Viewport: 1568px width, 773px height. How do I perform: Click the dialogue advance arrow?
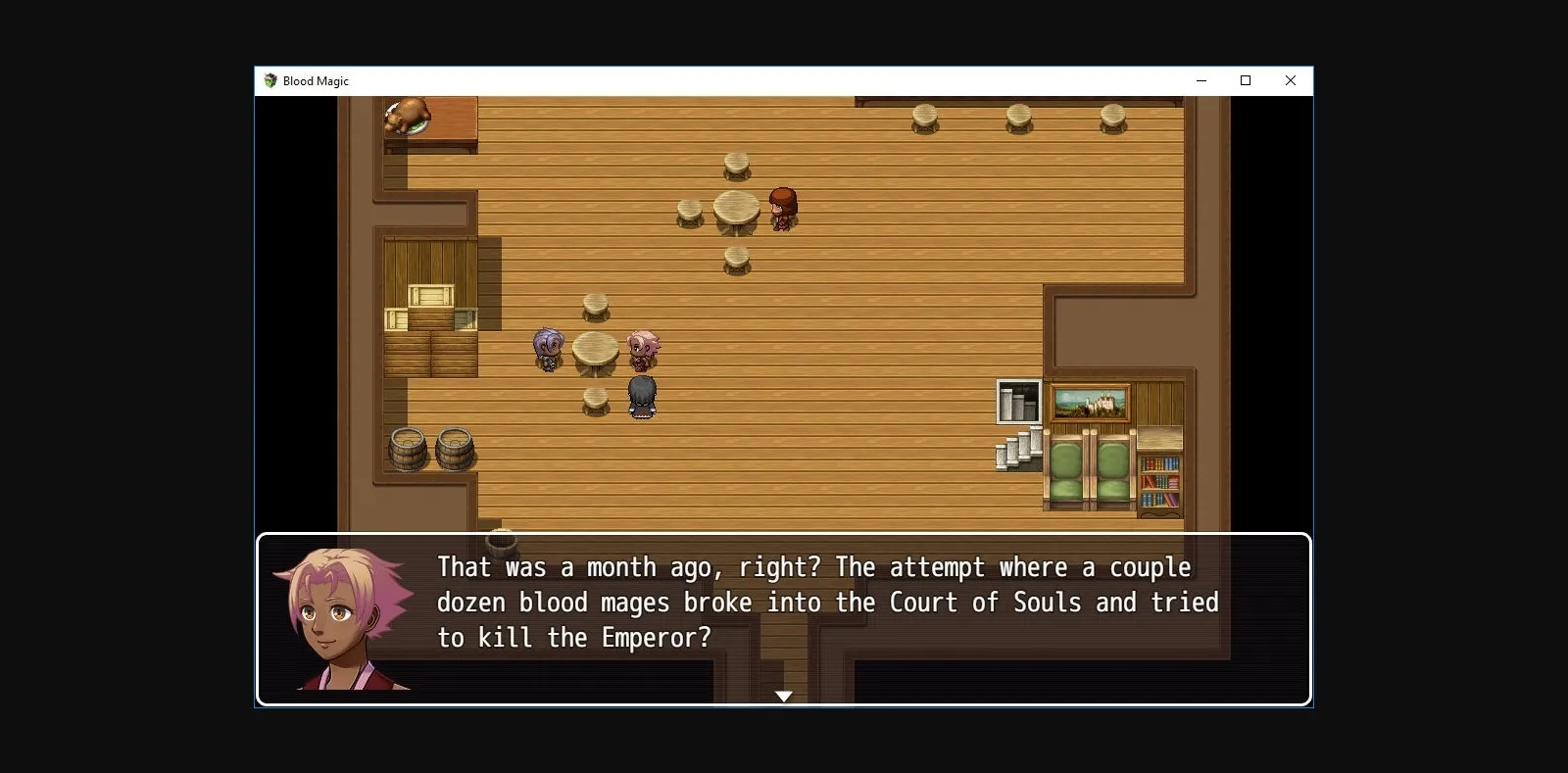[785, 696]
